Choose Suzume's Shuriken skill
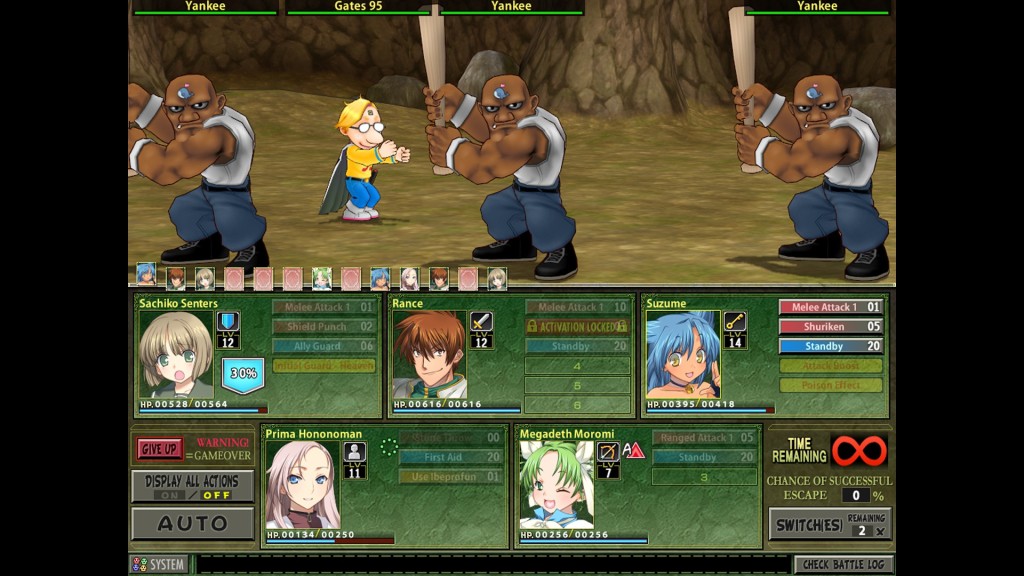 tap(831, 326)
